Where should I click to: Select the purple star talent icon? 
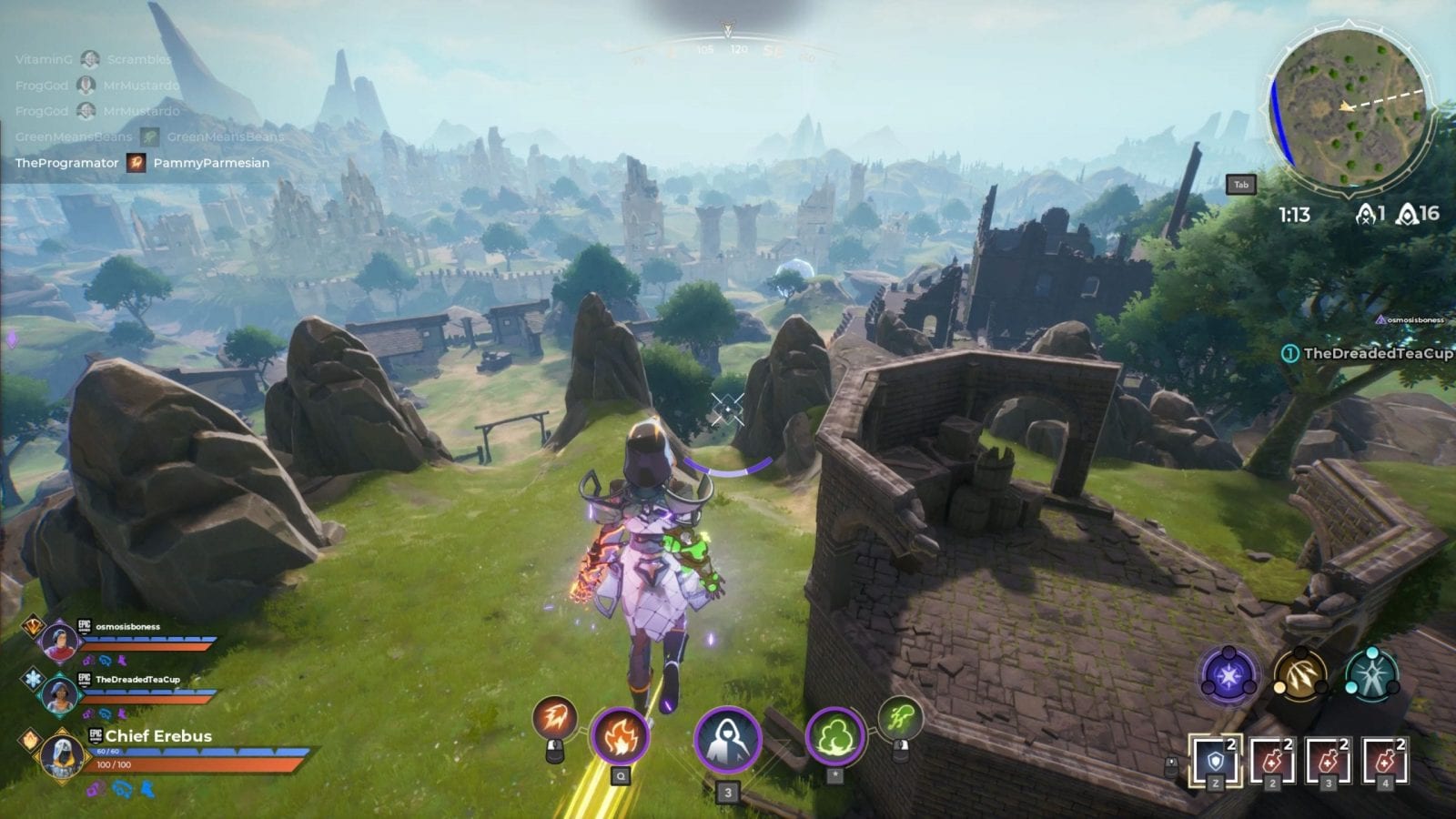[x=1229, y=675]
